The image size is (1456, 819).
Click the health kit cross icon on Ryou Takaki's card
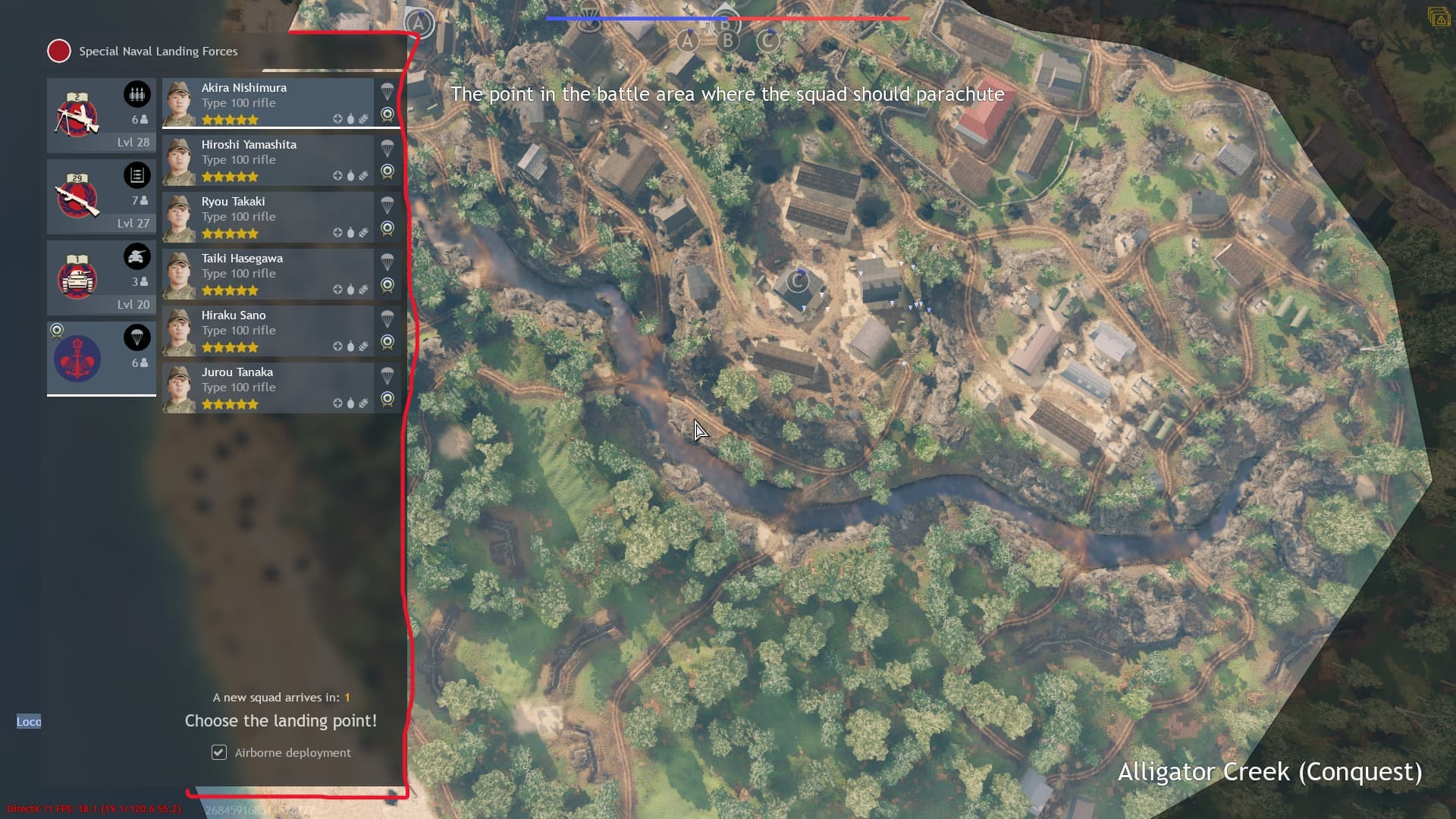pos(338,233)
